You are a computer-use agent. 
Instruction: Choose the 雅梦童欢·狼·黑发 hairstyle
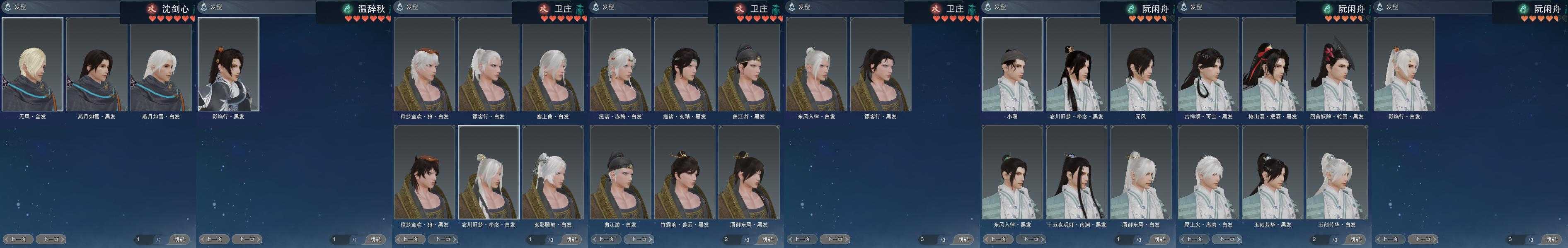pyautogui.click(x=424, y=173)
